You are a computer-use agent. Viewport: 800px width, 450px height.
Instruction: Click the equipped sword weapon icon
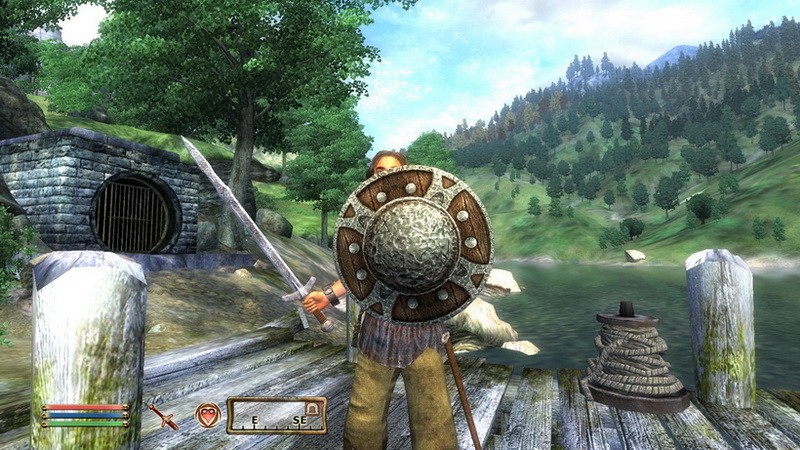(x=162, y=415)
